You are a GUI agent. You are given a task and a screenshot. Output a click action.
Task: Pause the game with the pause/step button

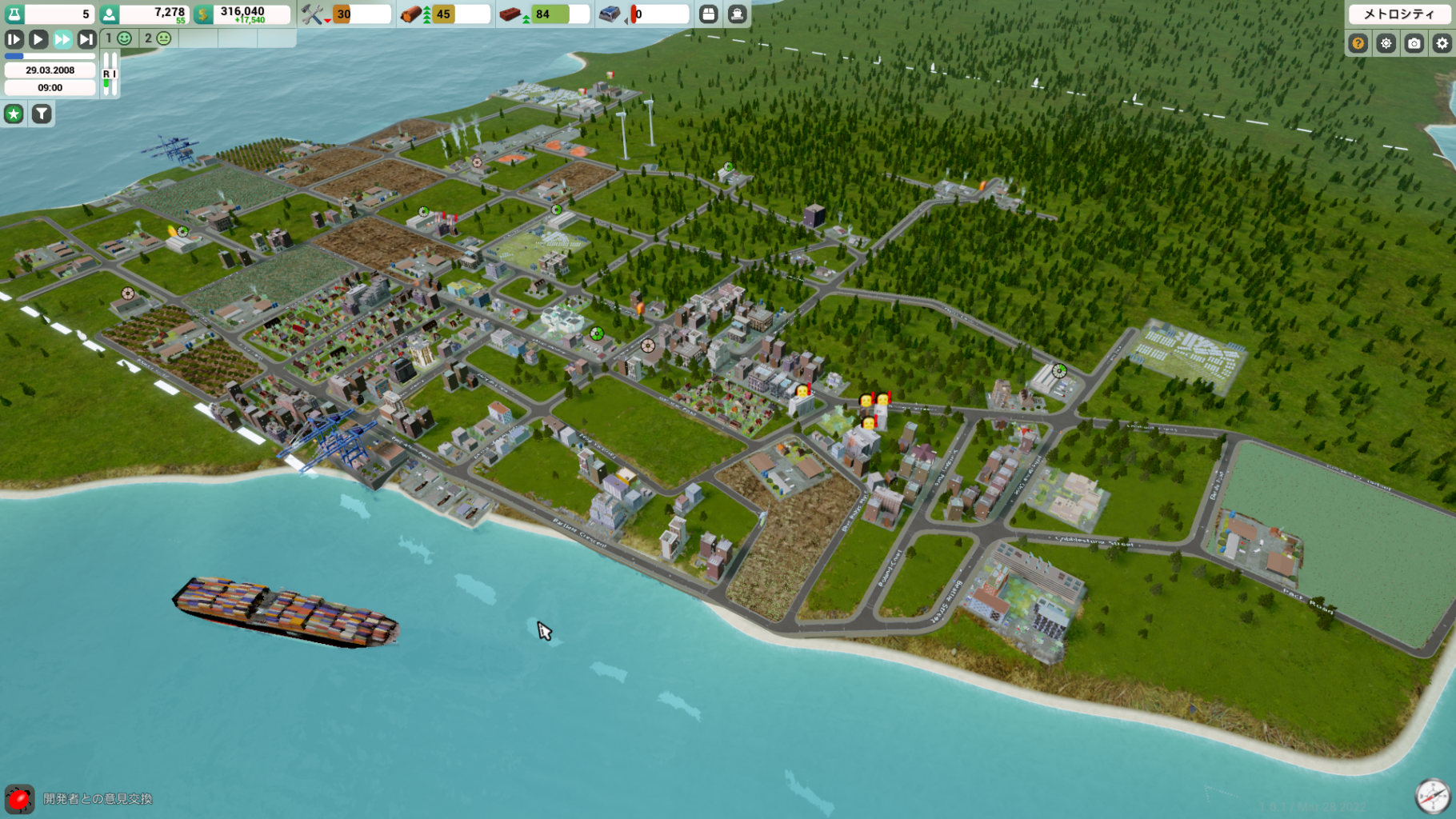14,39
